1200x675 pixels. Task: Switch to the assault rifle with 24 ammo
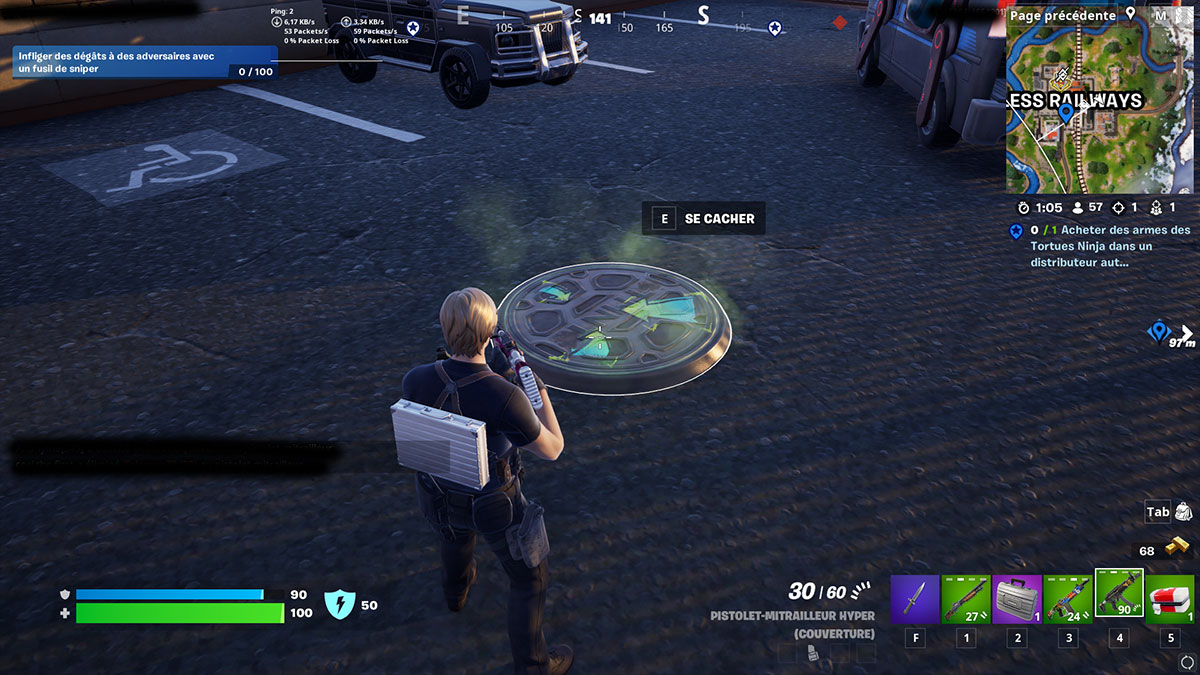[x=1068, y=599]
